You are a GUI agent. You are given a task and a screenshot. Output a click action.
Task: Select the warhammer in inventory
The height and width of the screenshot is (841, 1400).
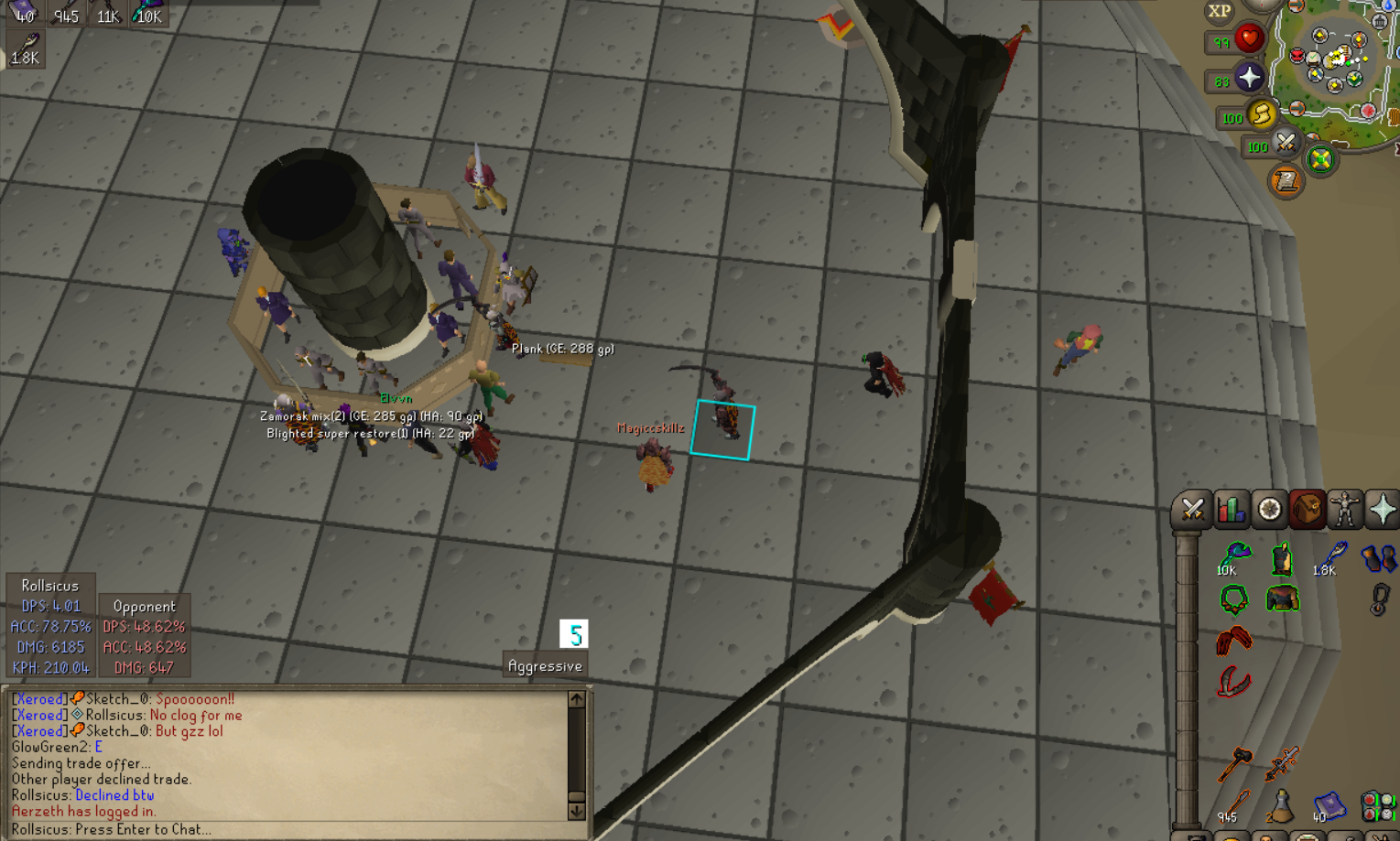(x=1234, y=762)
